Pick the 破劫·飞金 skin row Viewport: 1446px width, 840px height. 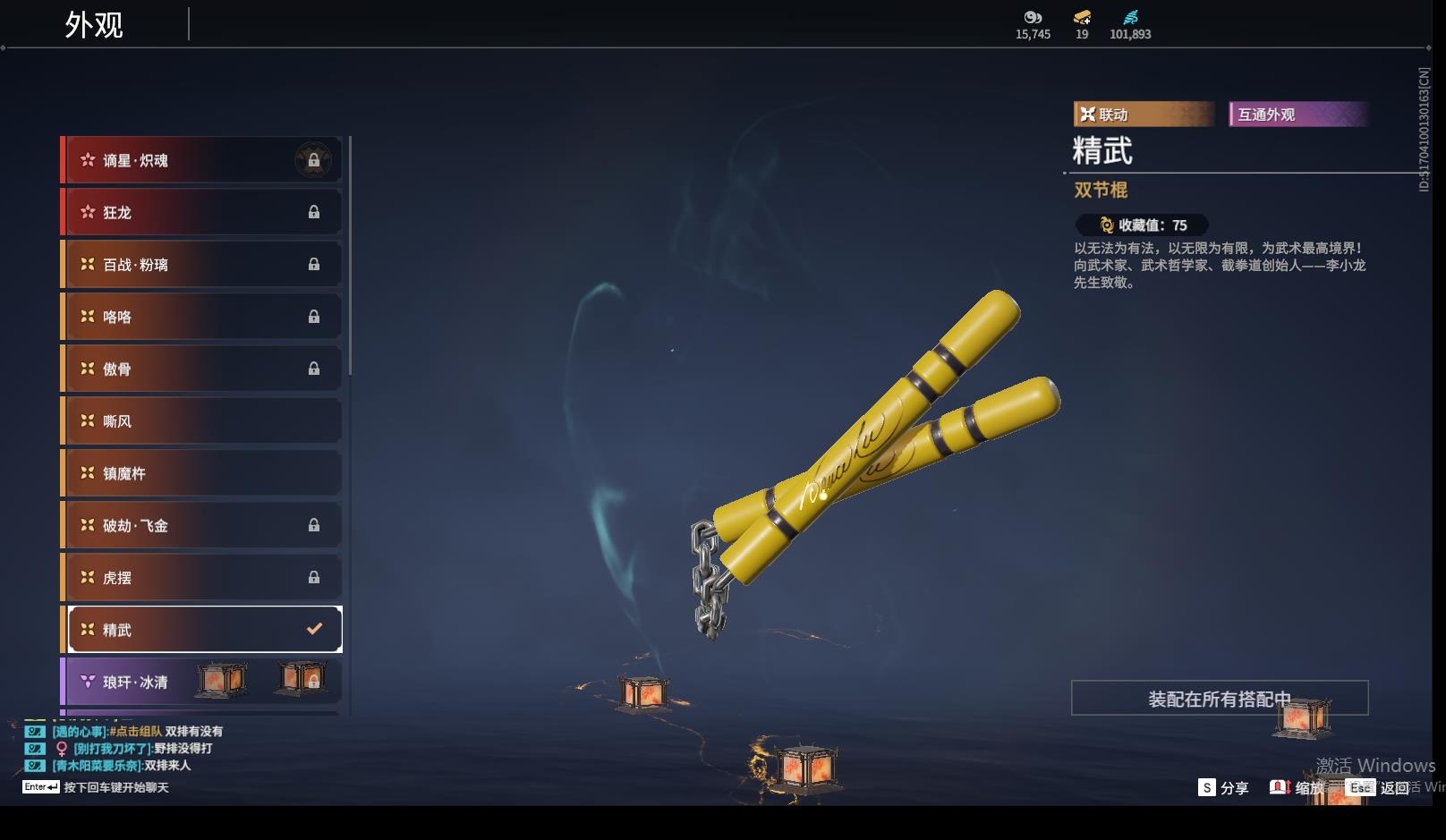tap(202, 525)
